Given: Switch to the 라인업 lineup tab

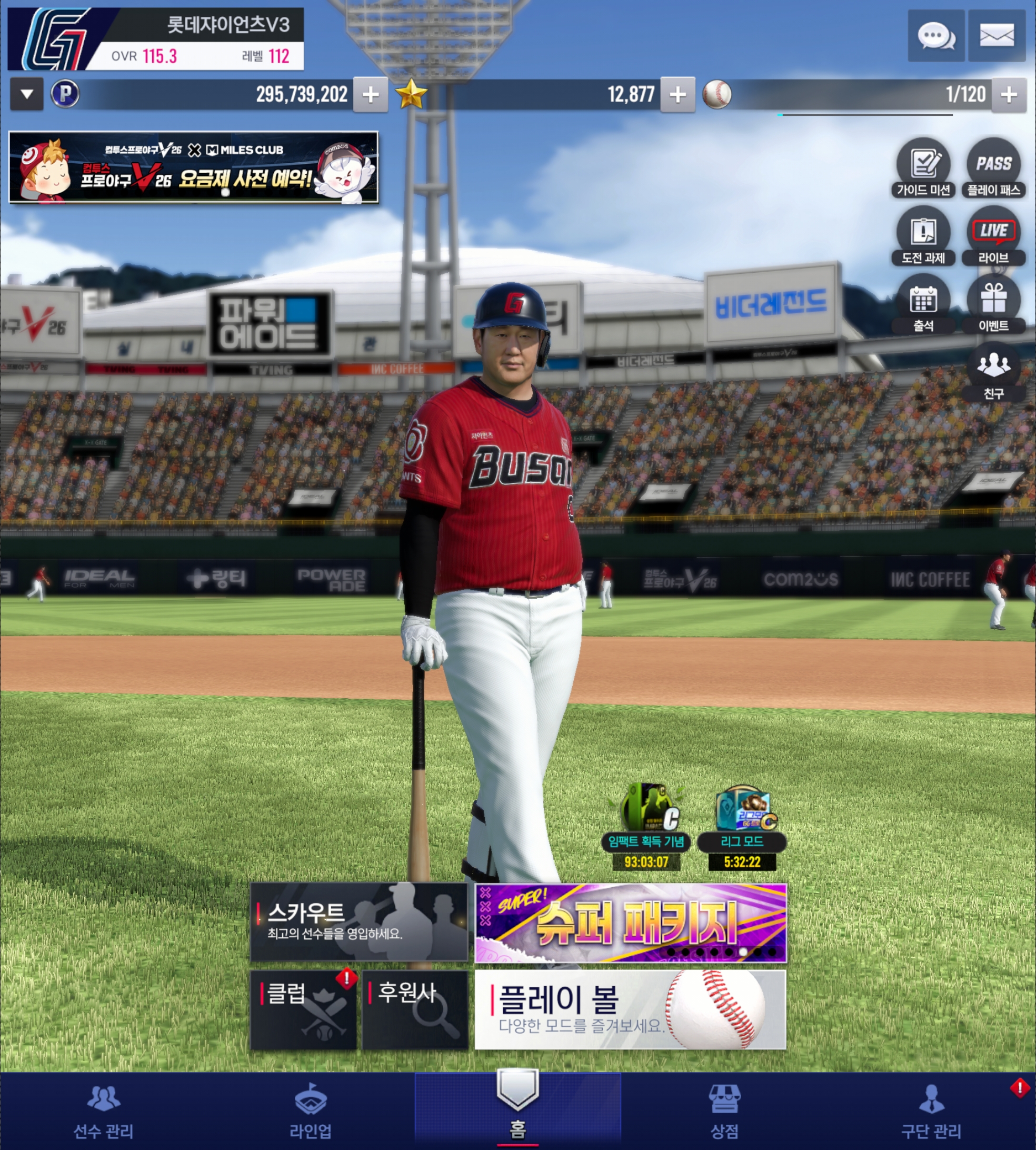Looking at the screenshot, I should point(310,1111).
